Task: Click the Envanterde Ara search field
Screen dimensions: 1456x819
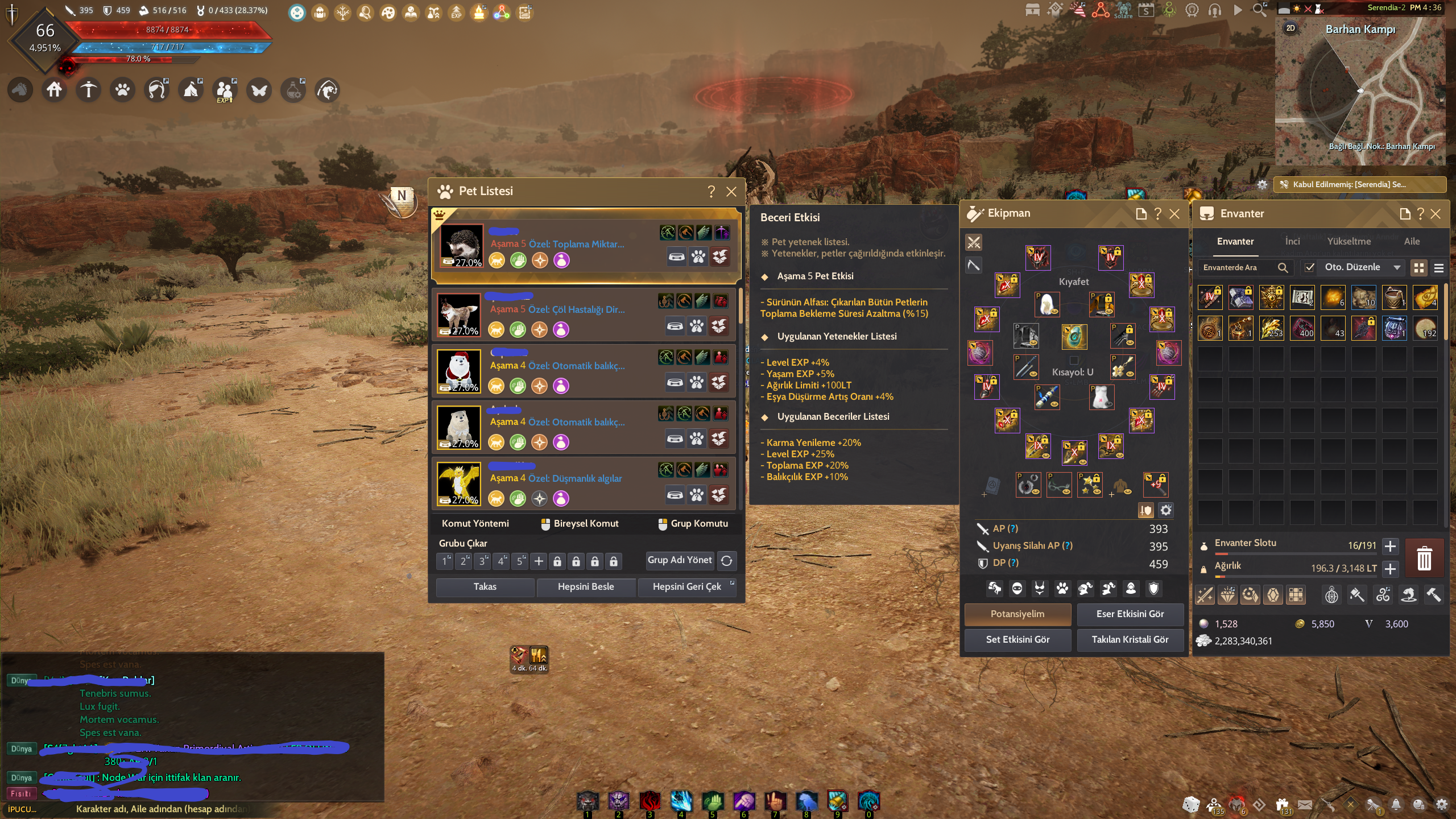Action: 1237,267
